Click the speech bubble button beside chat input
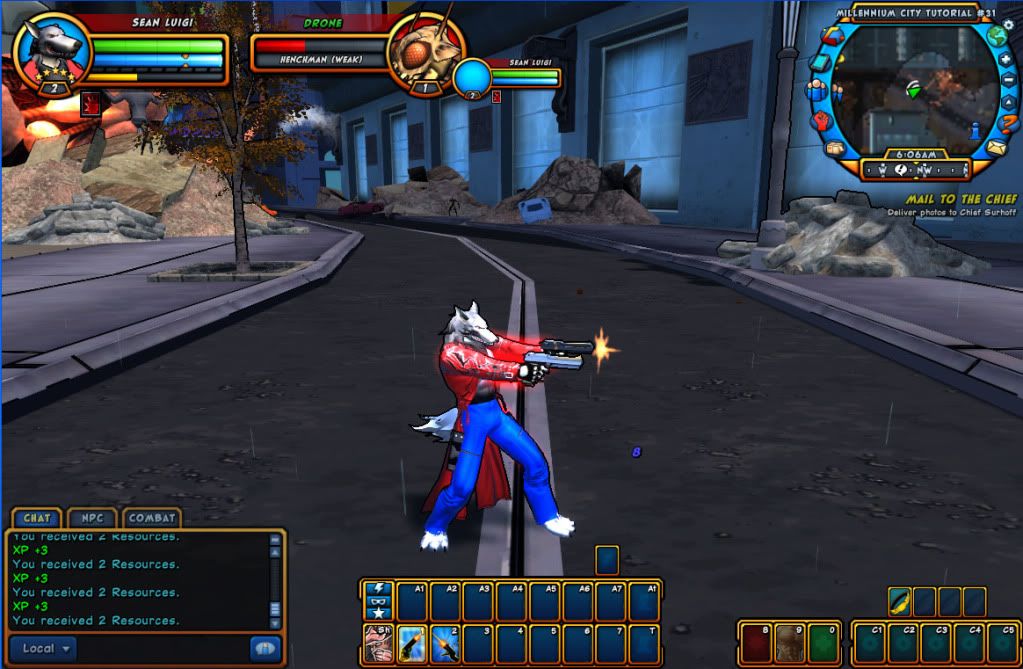 (264, 648)
